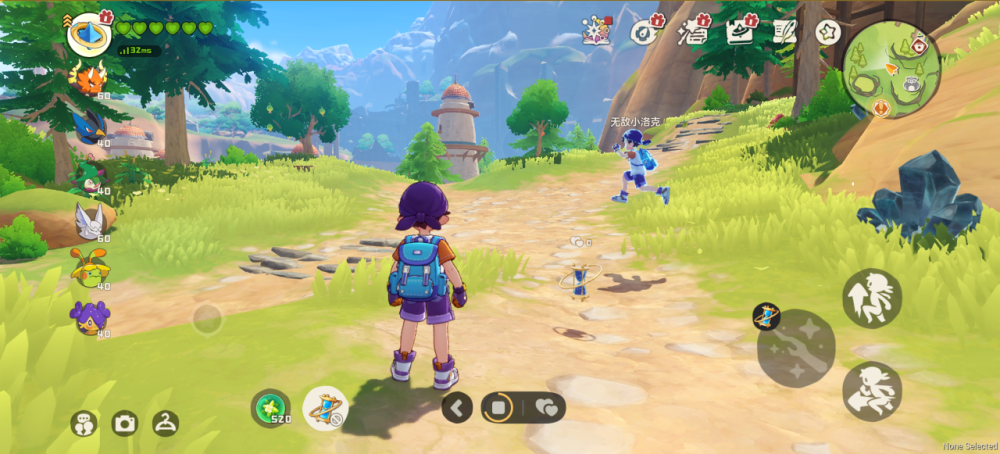The height and width of the screenshot is (454, 1000).
Task: Open the clothes hanger wardrobe button
Action: (x=165, y=423)
